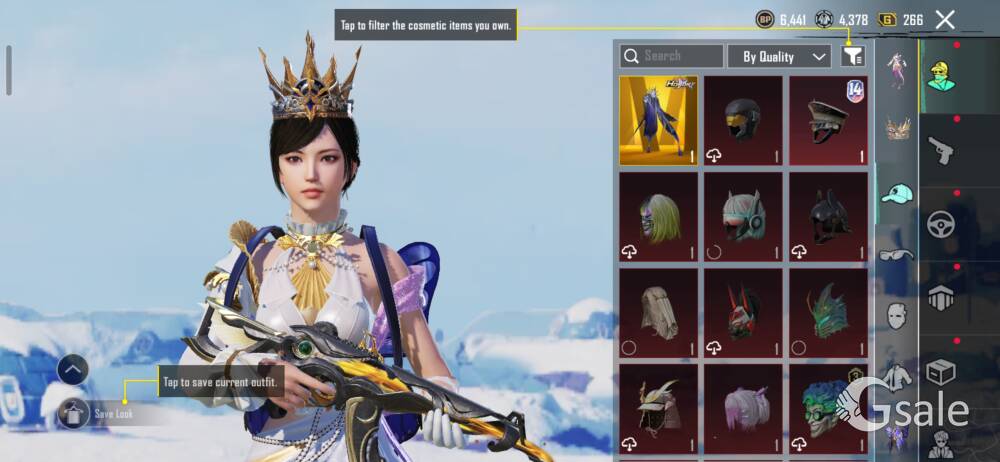The height and width of the screenshot is (462, 1000).
Task: Choose the teal and pink cat-ear helmet
Action: [x=743, y=216]
